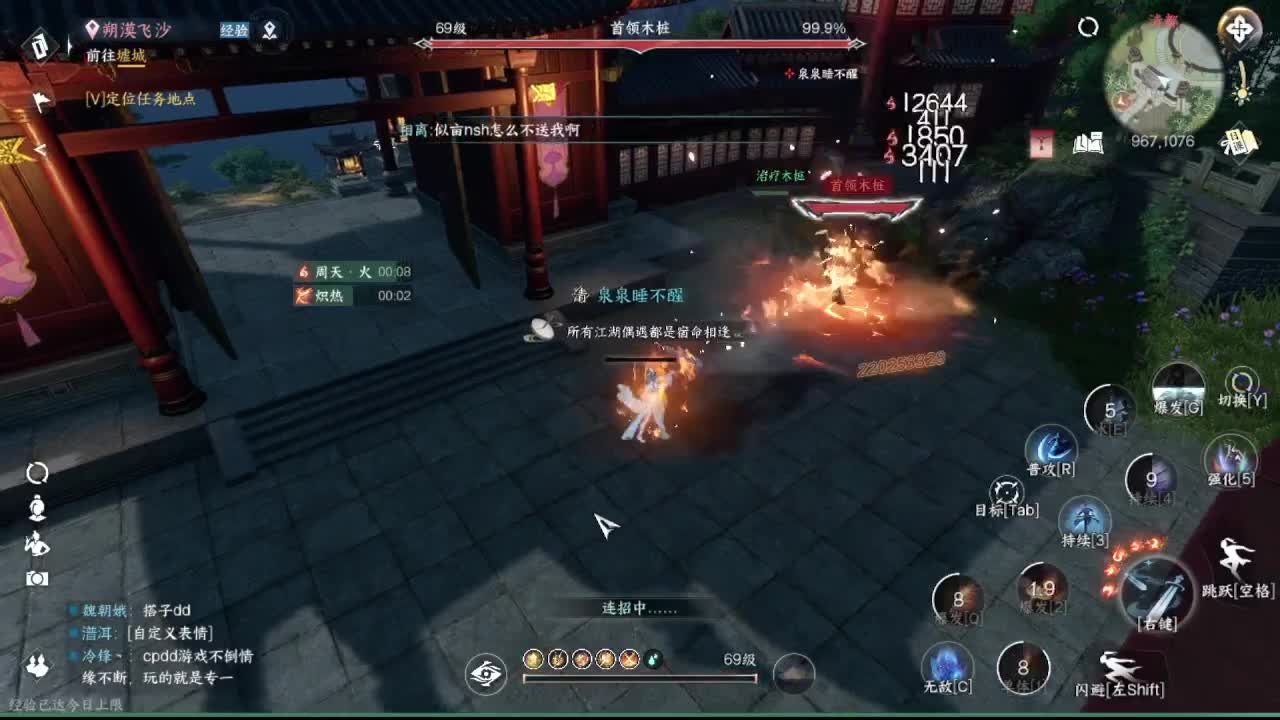This screenshot has width=1280, height=720.
Task: Open the emote pose icon on left sidebar
Action: click(38, 545)
